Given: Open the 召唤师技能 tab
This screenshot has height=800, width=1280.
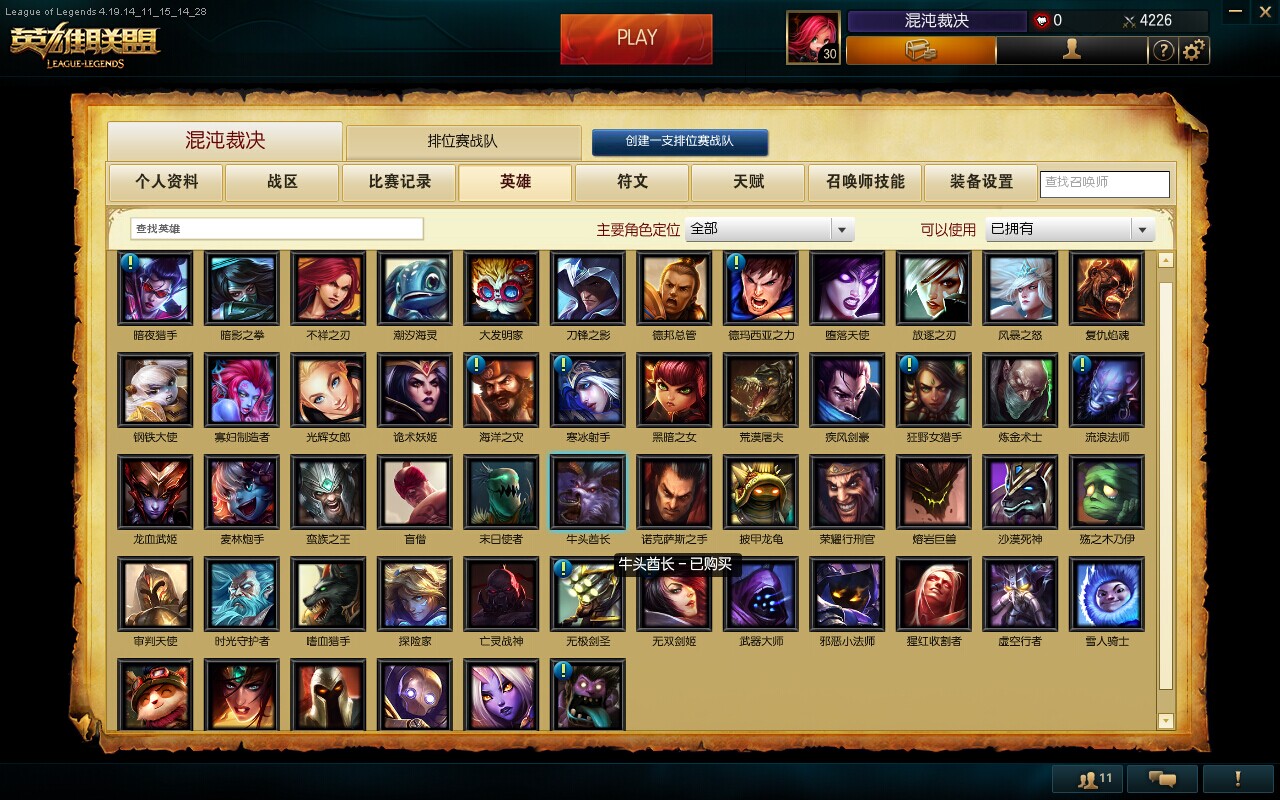Looking at the screenshot, I should pyautogui.click(x=864, y=183).
